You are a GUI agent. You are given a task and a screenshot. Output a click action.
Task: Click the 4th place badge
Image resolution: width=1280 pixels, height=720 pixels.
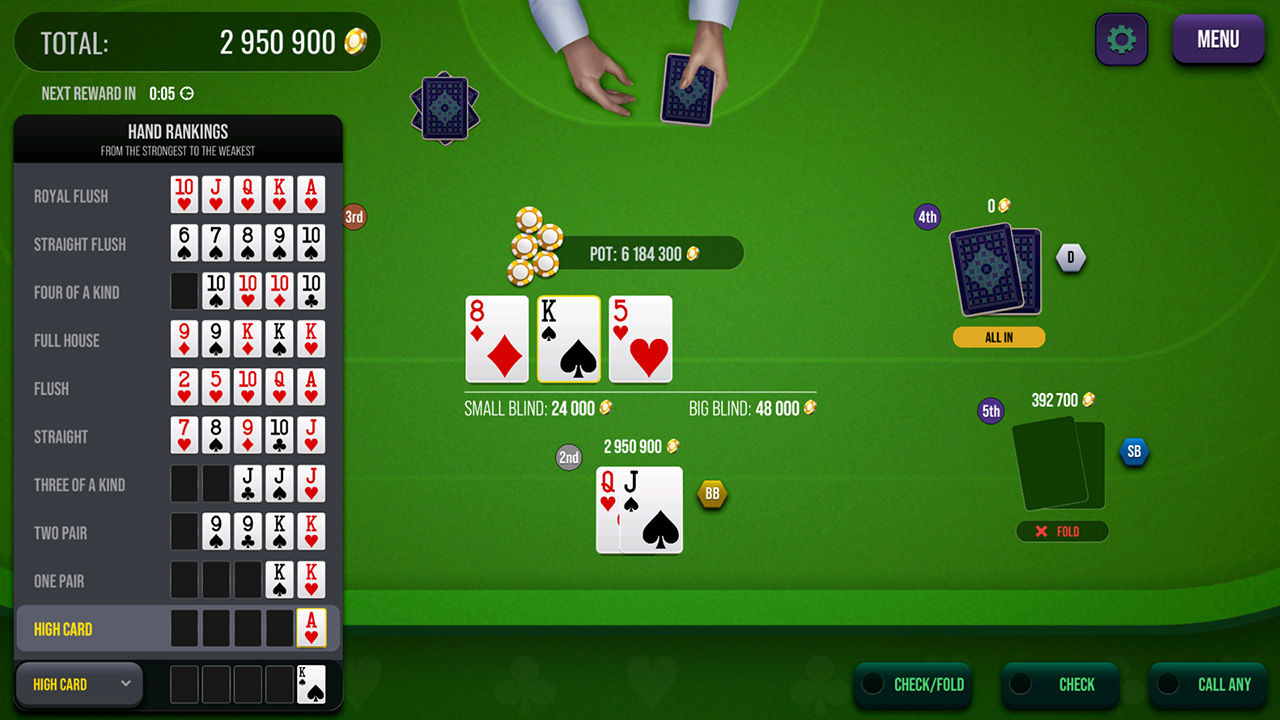tap(927, 217)
